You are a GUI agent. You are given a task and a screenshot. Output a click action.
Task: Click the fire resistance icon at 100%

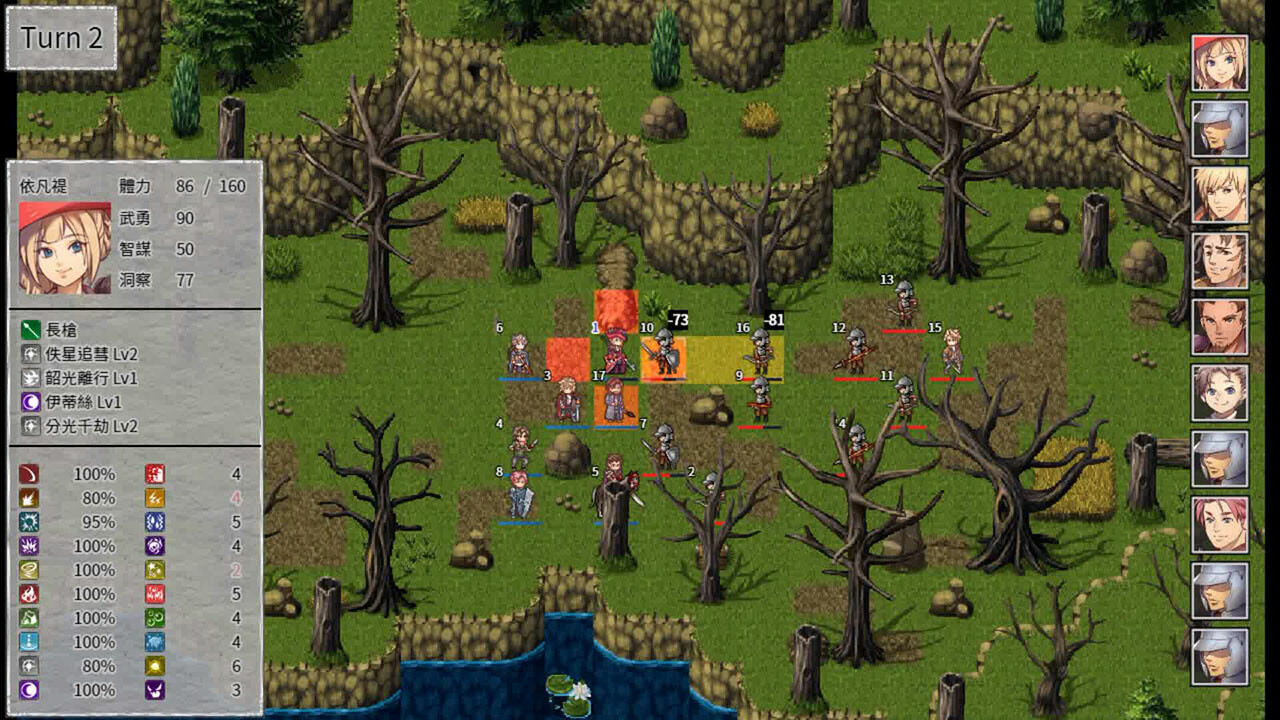pos(28,595)
